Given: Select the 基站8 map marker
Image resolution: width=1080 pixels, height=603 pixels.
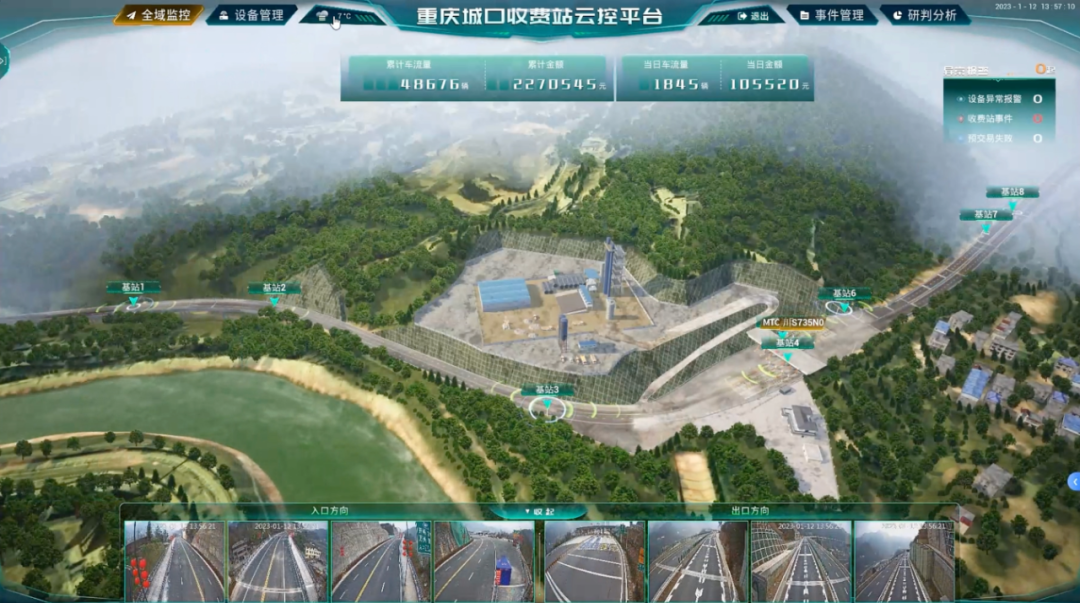Looking at the screenshot, I should click(x=1012, y=192).
